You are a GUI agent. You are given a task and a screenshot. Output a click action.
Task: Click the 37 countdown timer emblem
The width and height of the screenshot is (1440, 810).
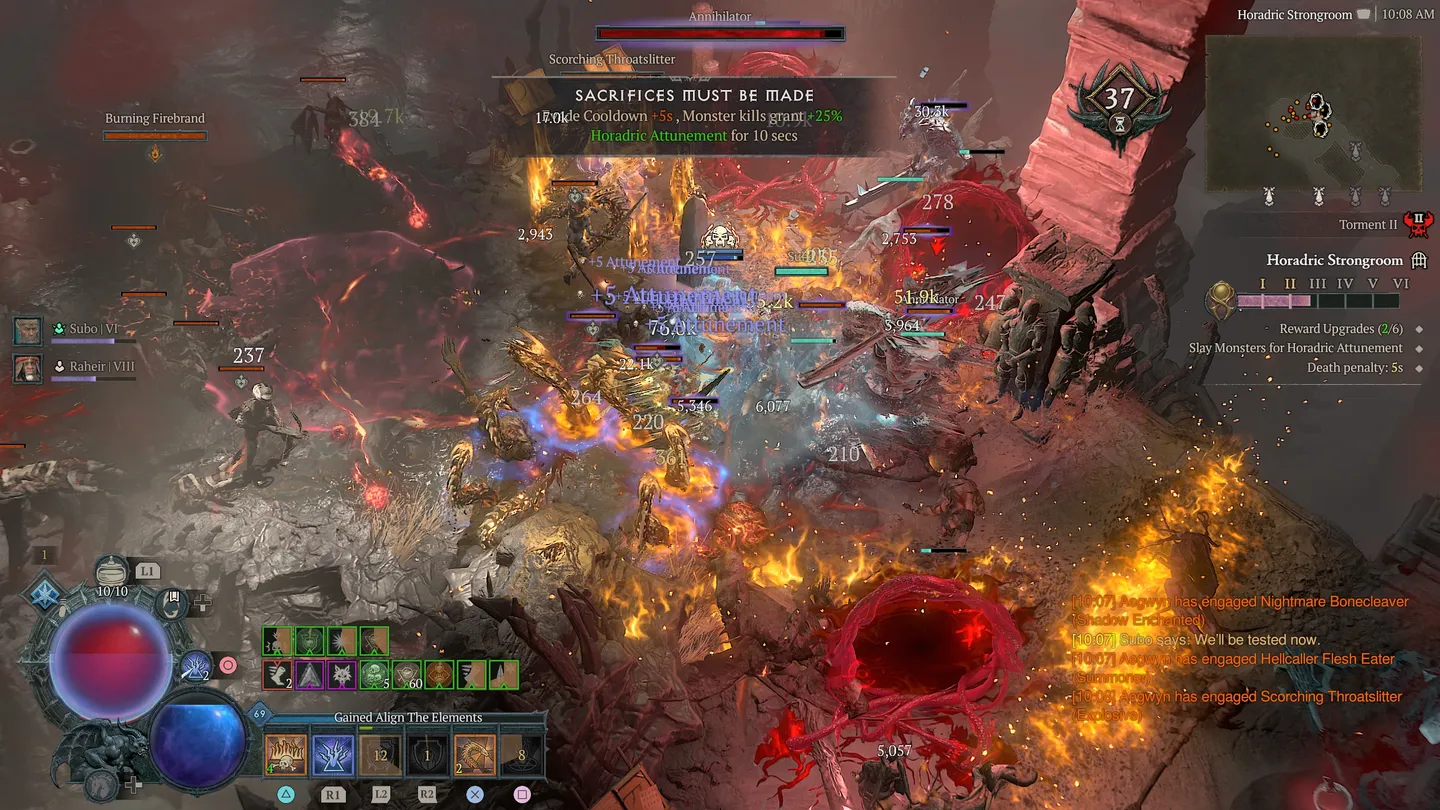click(x=1119, y=100)
